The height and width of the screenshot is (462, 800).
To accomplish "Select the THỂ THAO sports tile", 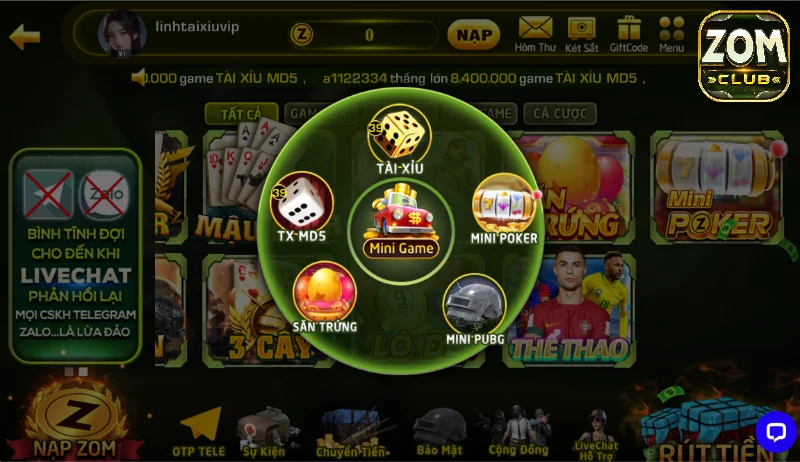I will (569, 310).
